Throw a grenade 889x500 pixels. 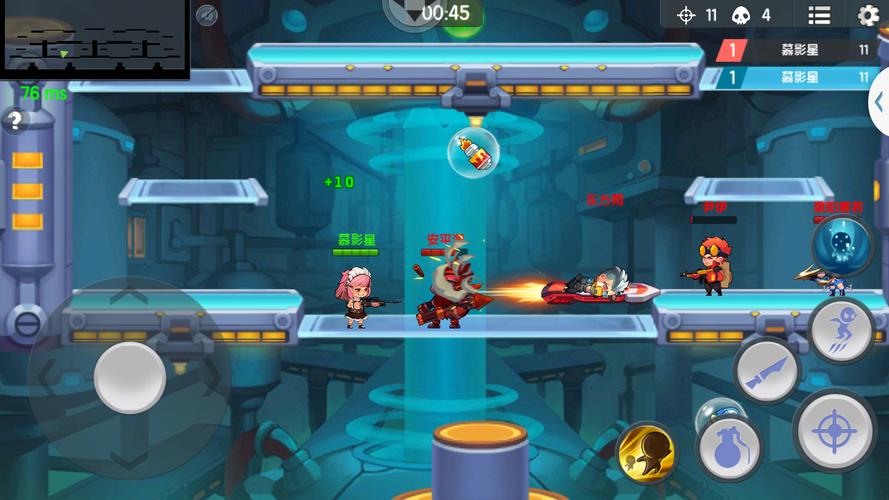(x=730, y=448)
